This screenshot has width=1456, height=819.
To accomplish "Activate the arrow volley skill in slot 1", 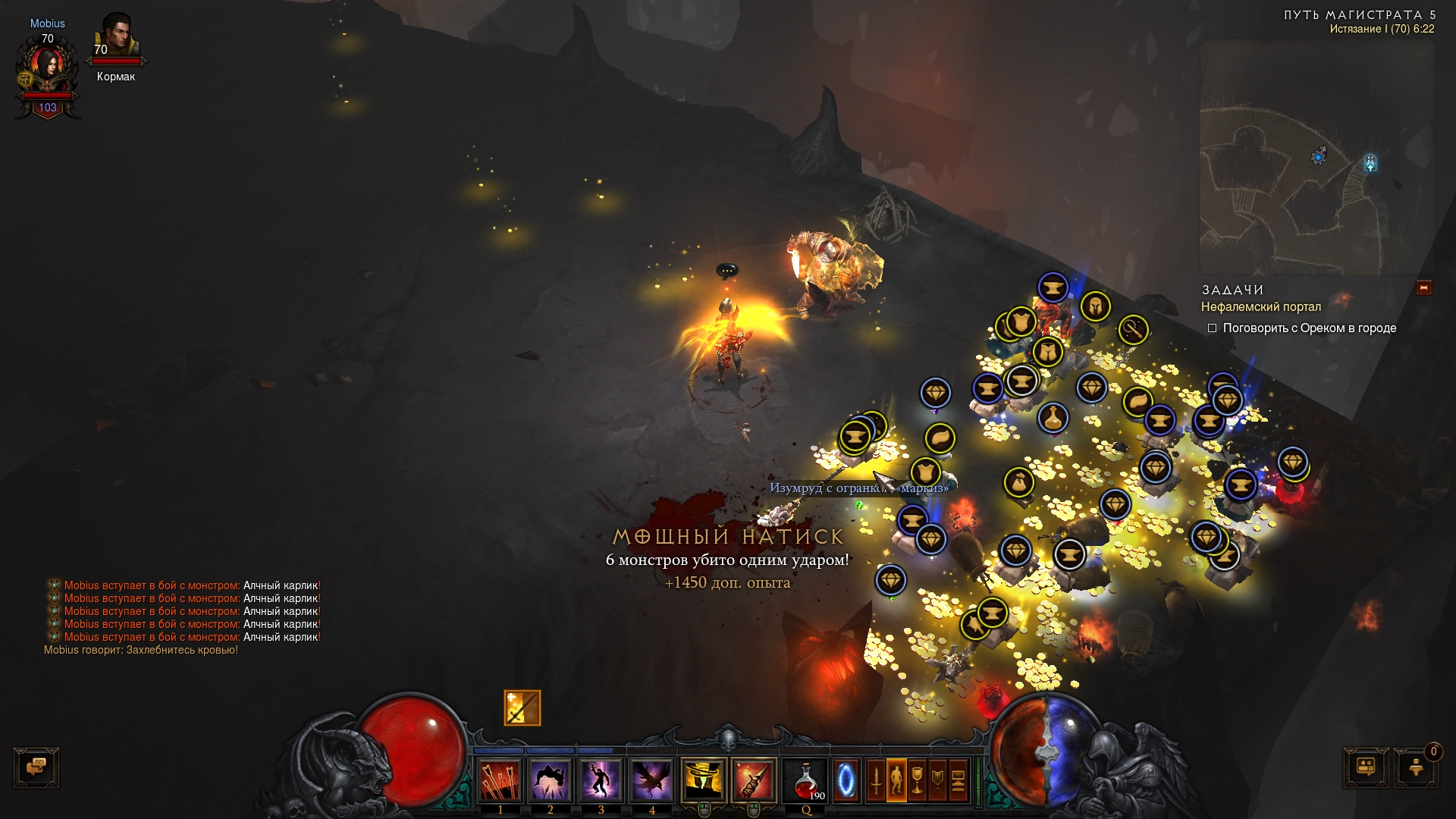I will (500, 780).
